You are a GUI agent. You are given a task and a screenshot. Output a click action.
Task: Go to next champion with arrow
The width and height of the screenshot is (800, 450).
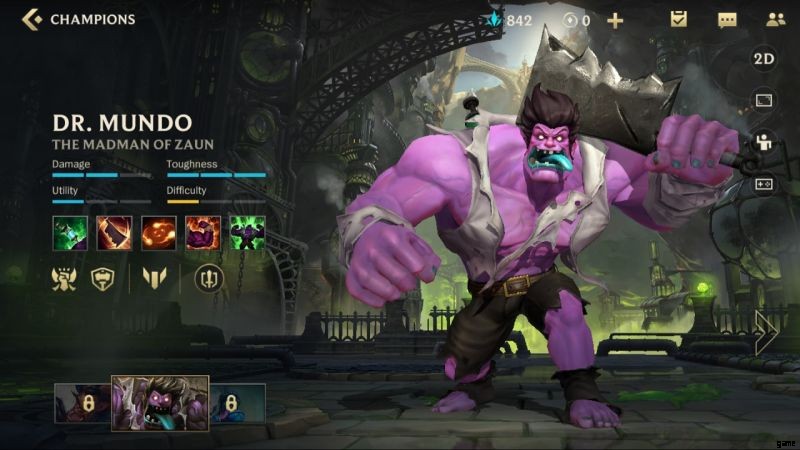[767, 332]
